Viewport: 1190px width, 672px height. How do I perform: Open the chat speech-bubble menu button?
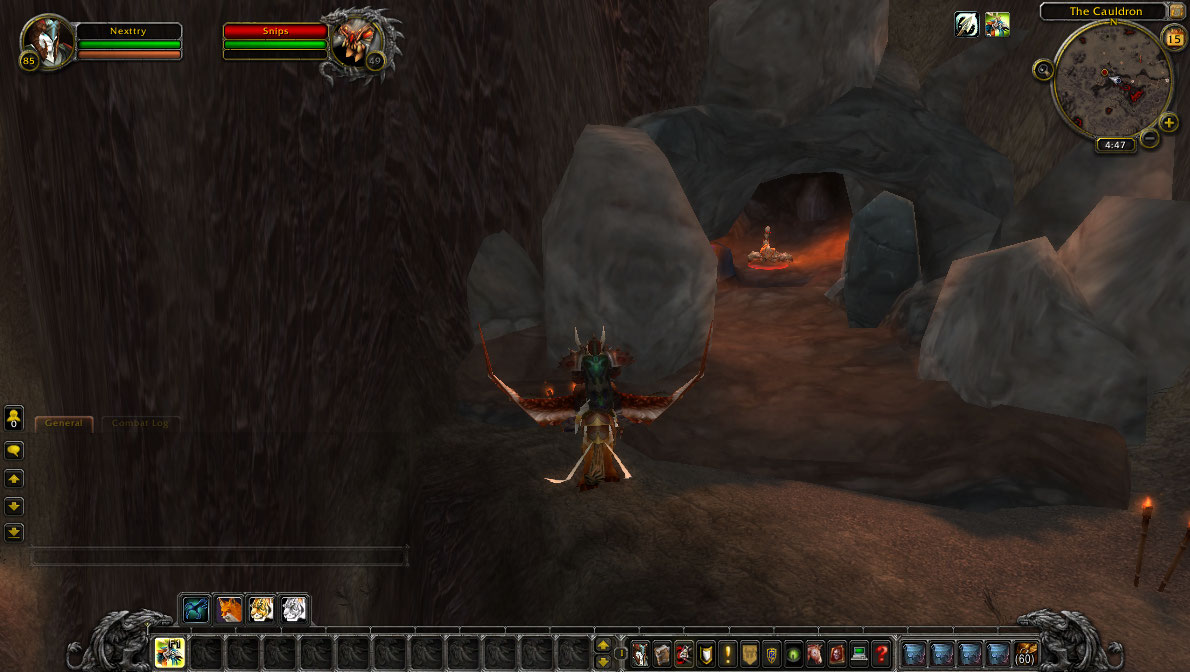pyautogui.click(x=14, y=451)
